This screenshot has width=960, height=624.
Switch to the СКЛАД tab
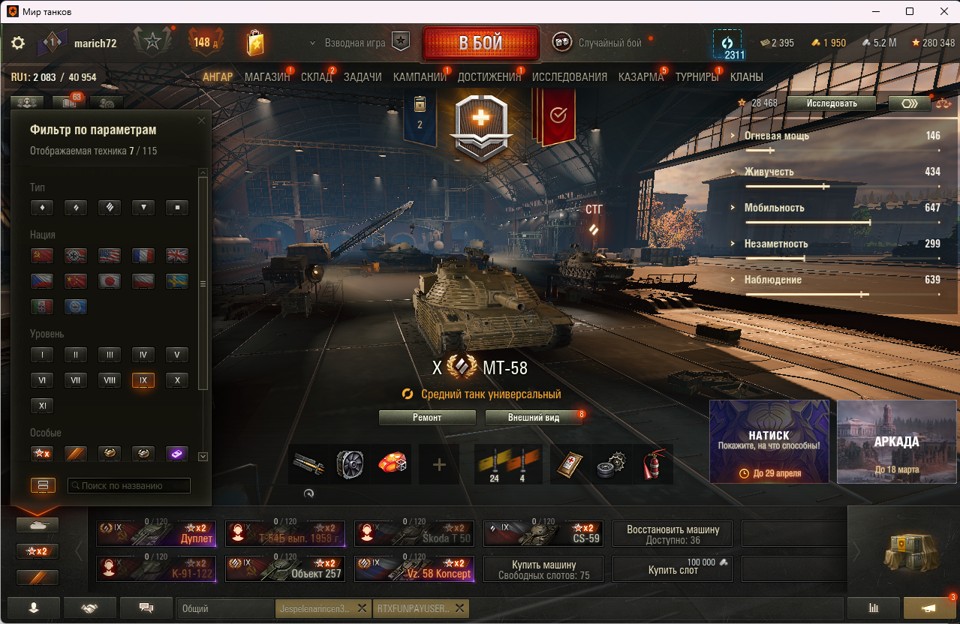point(316,77)
